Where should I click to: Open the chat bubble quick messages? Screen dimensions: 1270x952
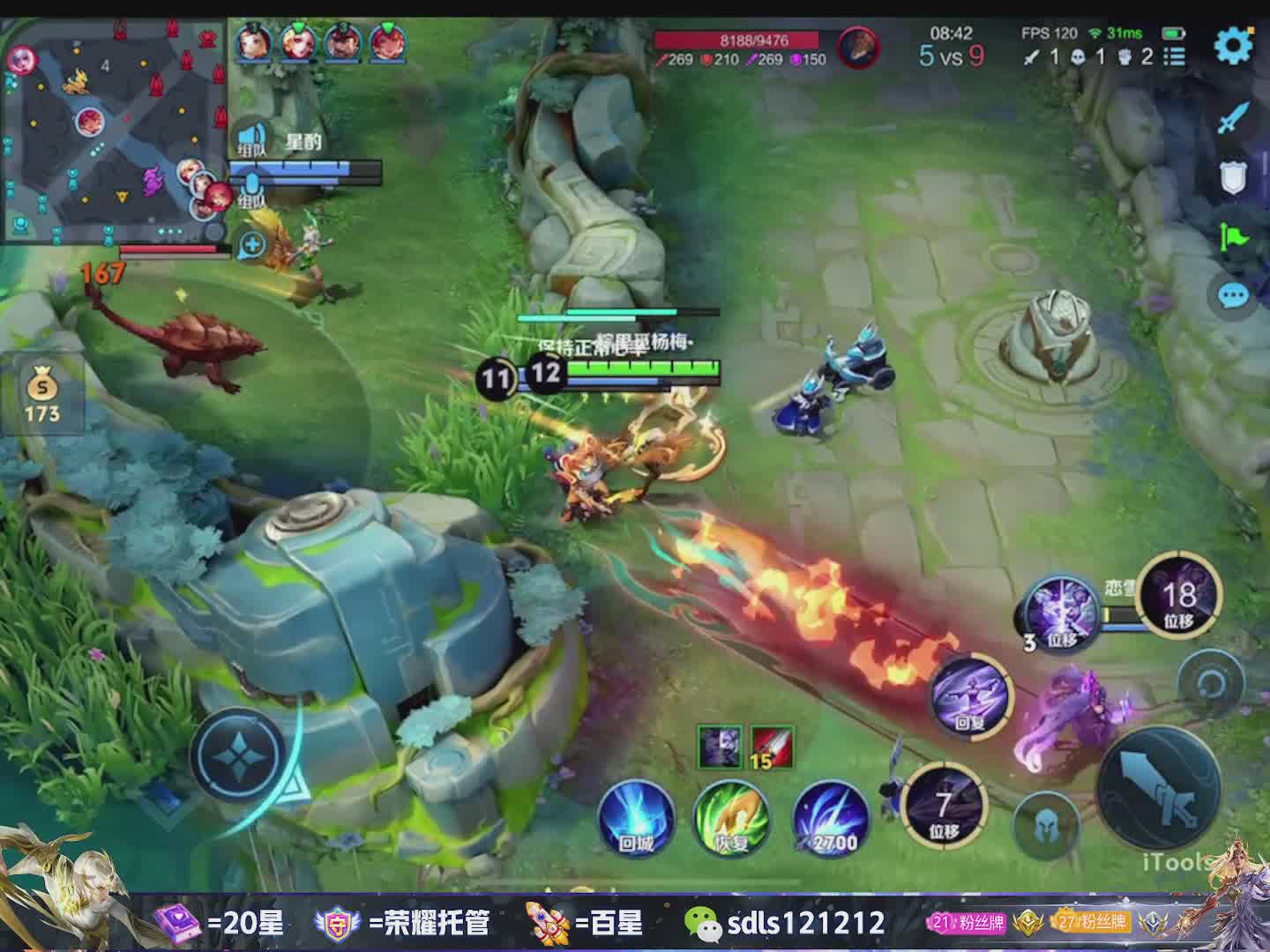(x=1234, y=295)
